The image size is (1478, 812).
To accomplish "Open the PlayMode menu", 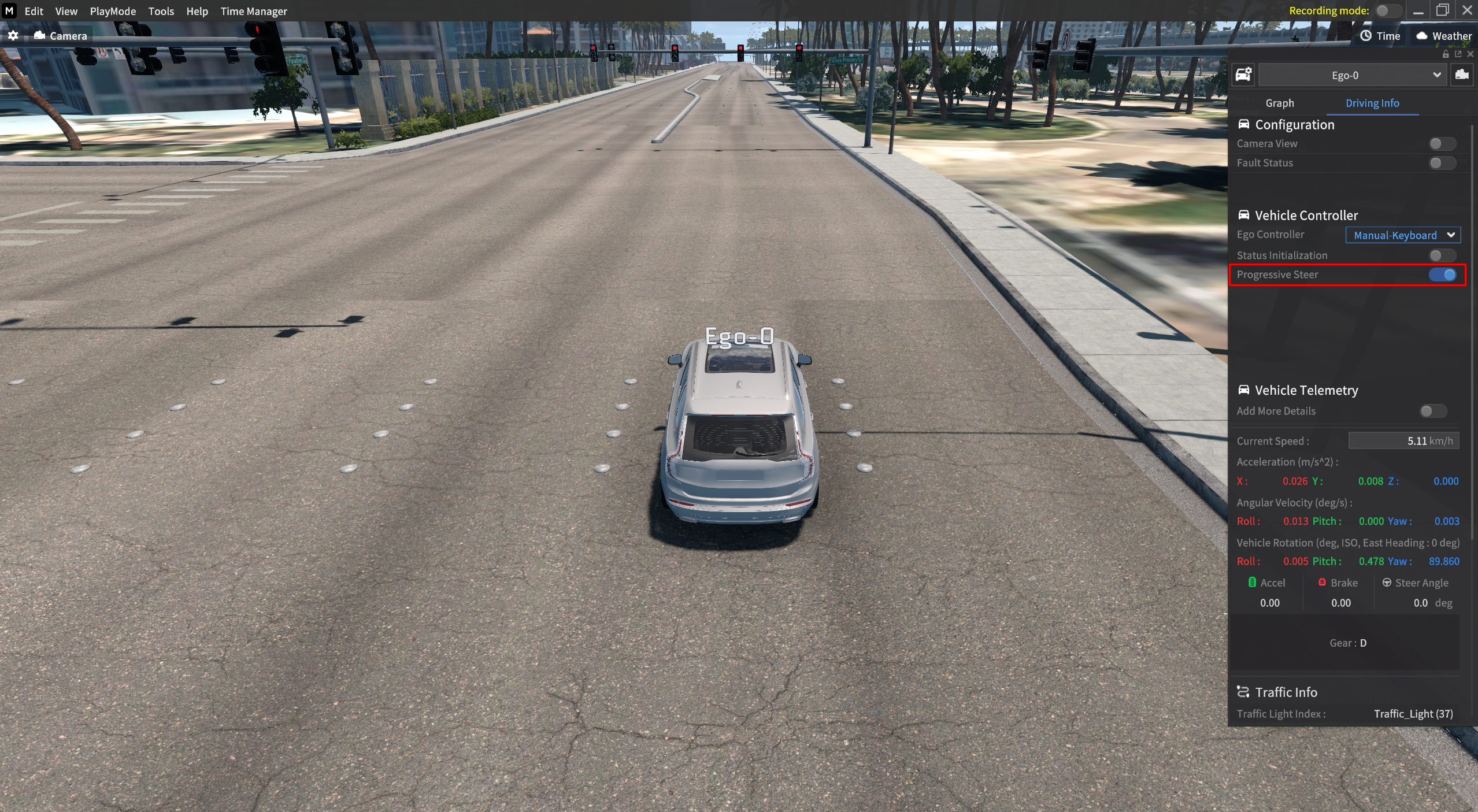I will 113,11.
